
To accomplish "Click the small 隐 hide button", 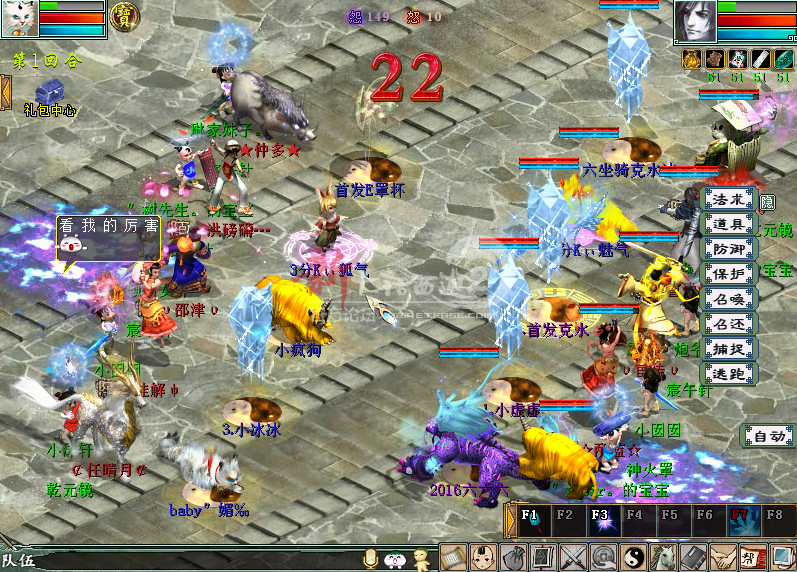I will pyautogui.click(x=767, y=202).
